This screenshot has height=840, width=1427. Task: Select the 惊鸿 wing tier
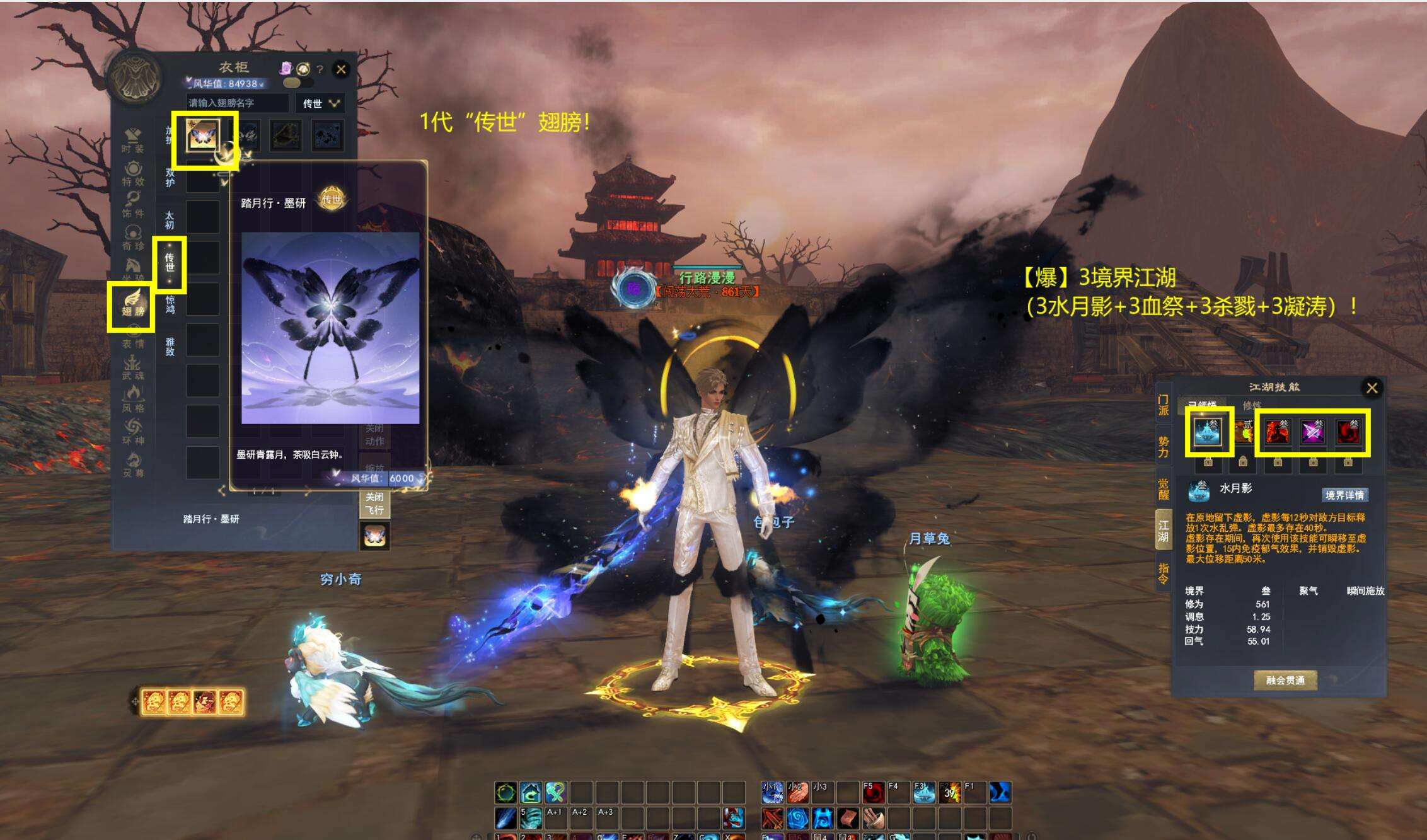tap(170, 304)
